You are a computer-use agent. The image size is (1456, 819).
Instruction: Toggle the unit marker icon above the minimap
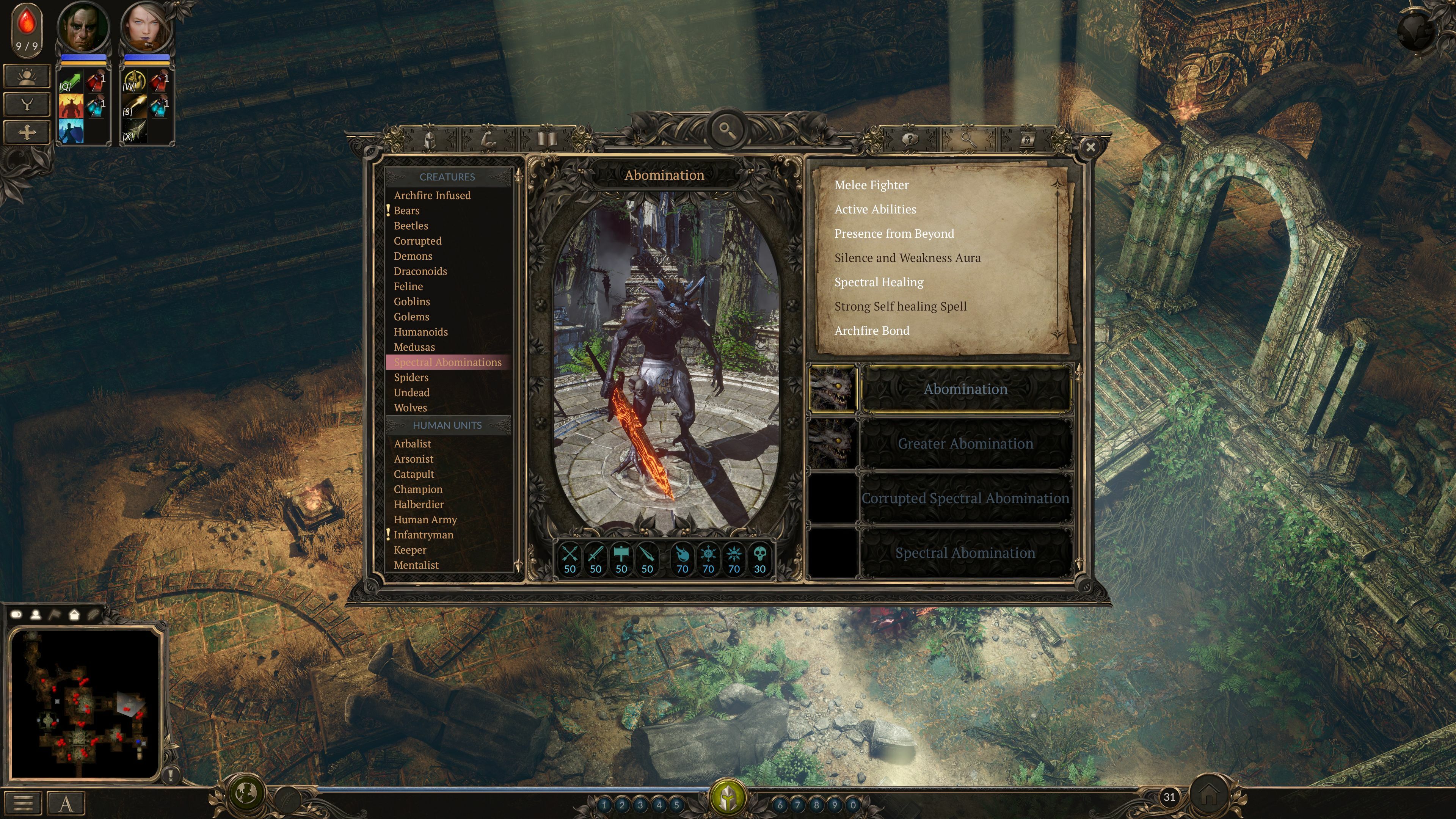[36, 614]
